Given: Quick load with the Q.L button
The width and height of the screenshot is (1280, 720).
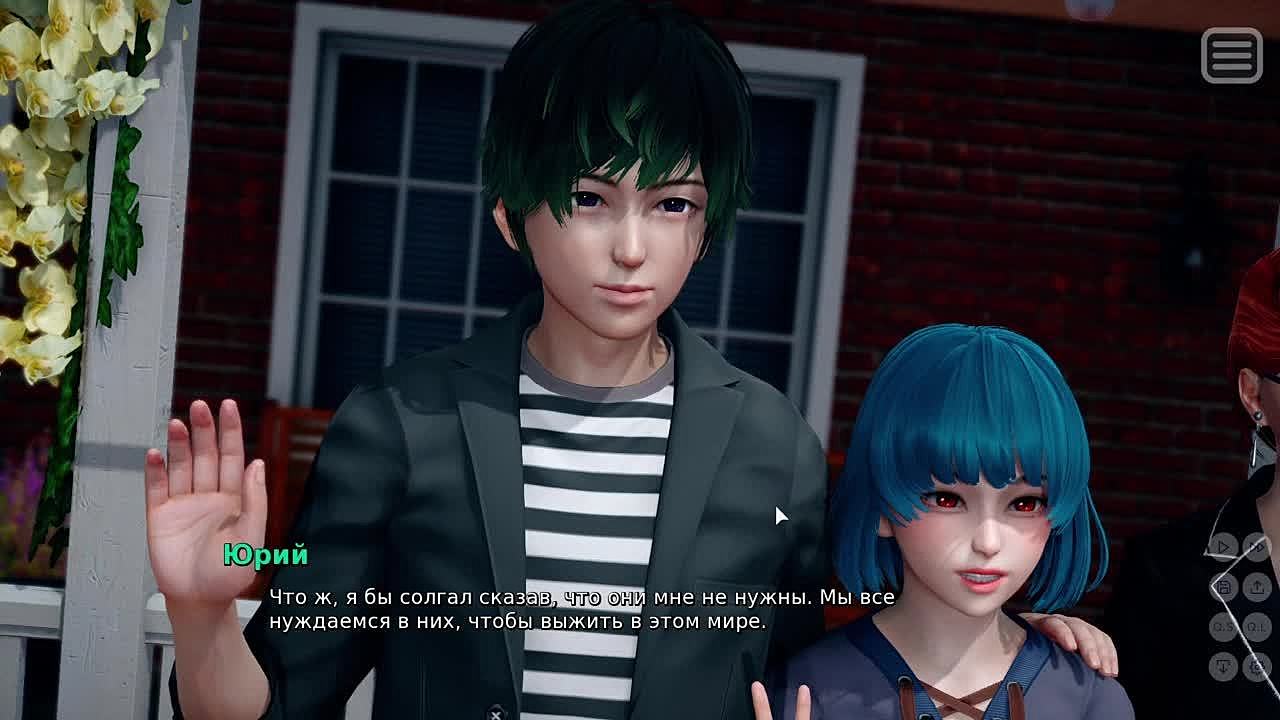Looking at the screenshot, I should [x=1257, y=627].
